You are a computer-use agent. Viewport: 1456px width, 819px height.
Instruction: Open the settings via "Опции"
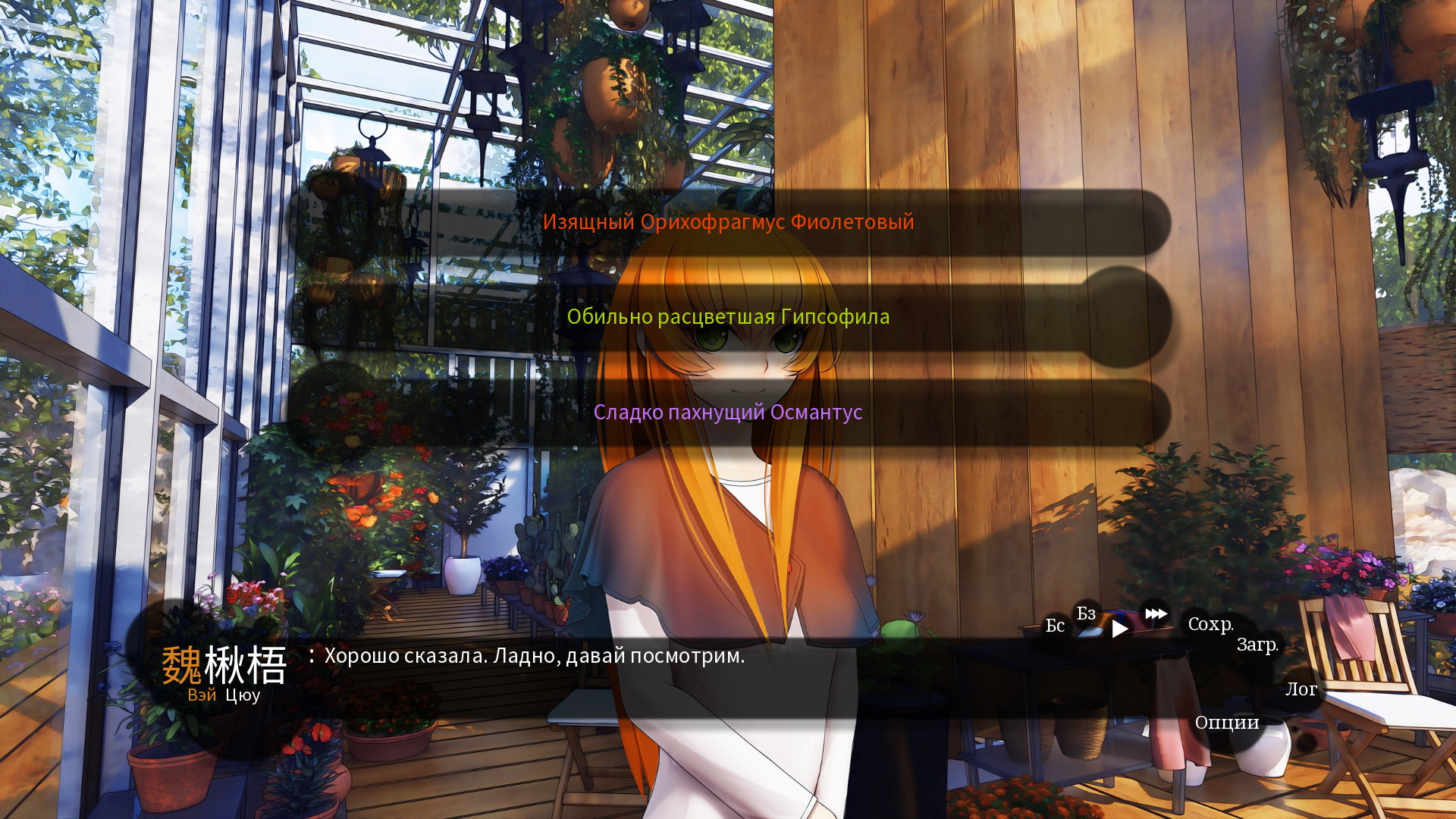click(1227, 723)
